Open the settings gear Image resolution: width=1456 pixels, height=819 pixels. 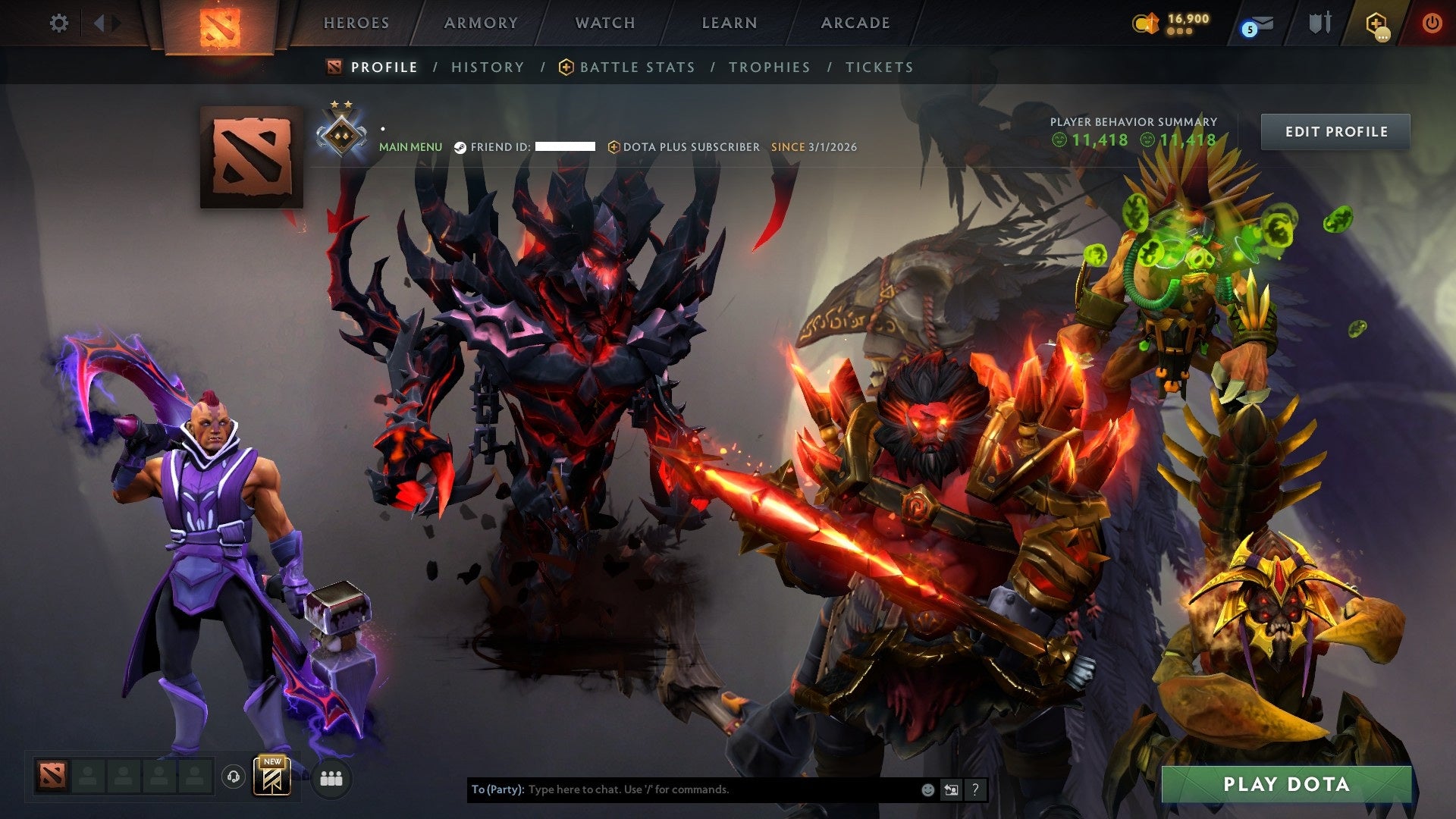pyautogui.click(x=58, y=23)
